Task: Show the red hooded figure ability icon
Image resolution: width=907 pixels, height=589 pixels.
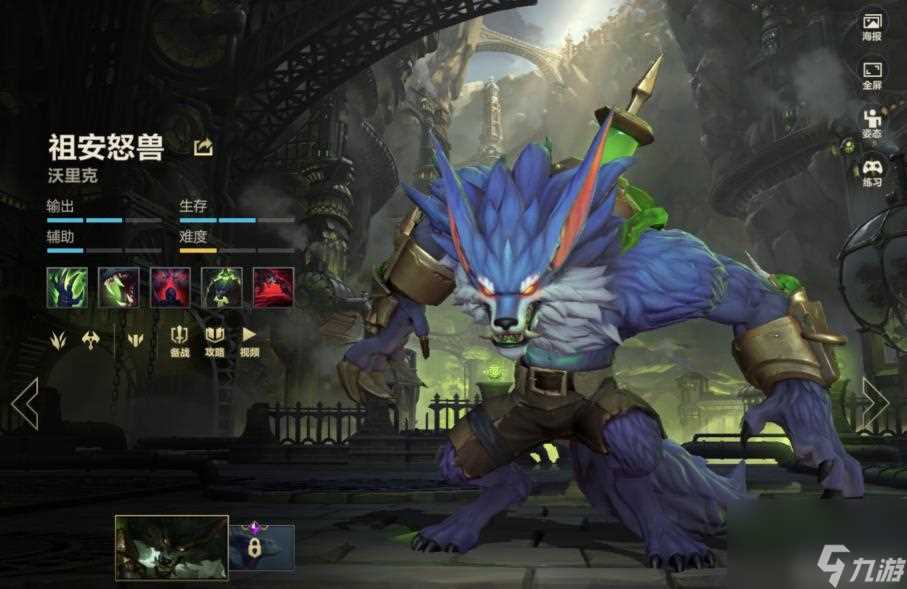Action: click(x=170, y=287)
